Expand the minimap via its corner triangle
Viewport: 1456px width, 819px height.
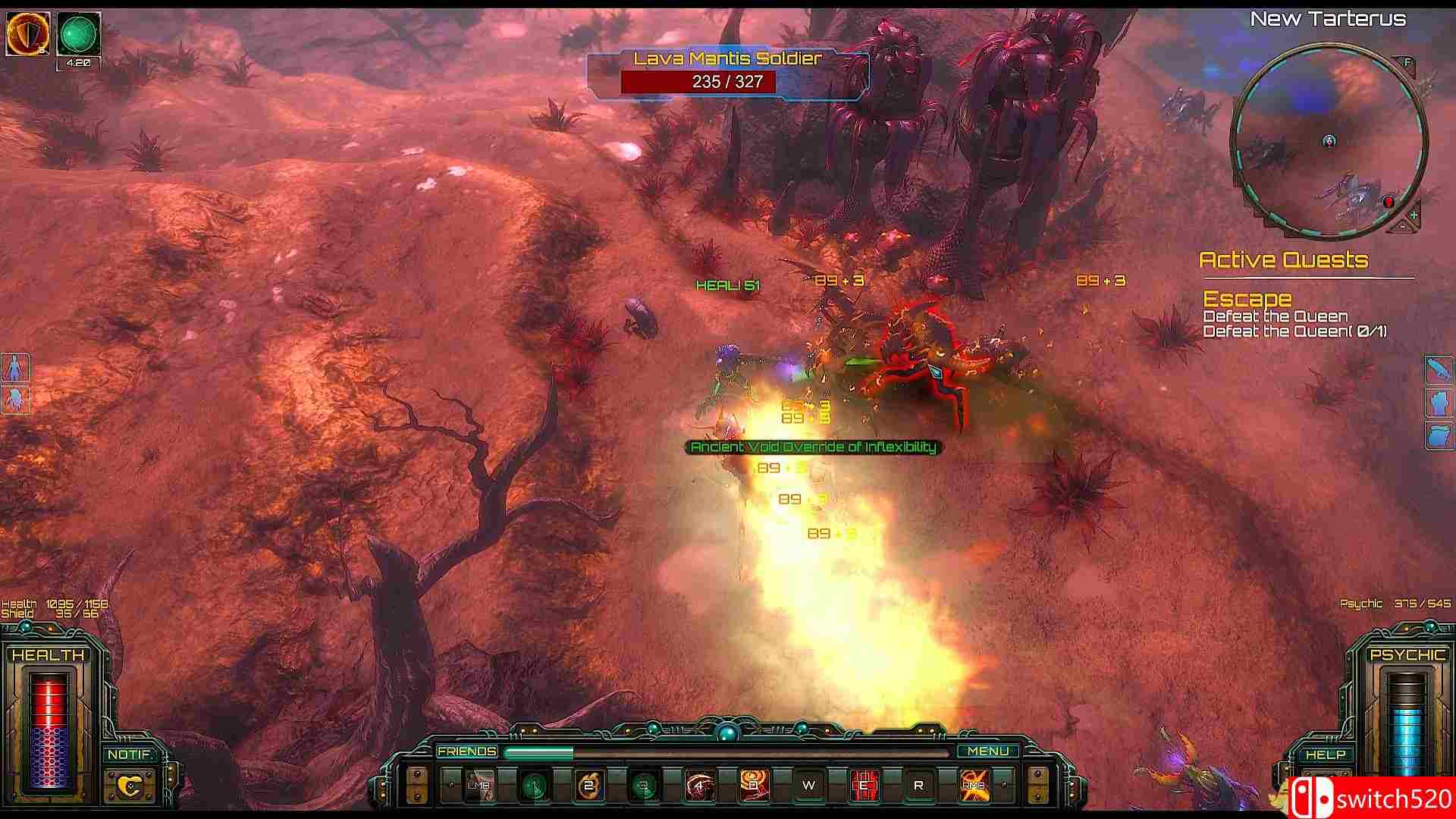coord(1402,226)
